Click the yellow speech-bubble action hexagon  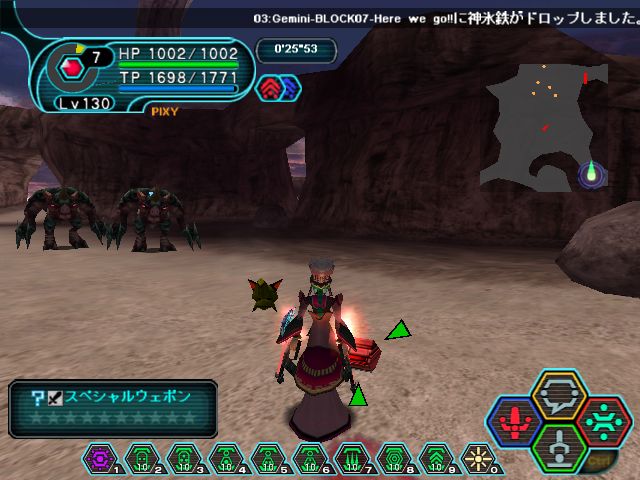click(x=556, y=393)
